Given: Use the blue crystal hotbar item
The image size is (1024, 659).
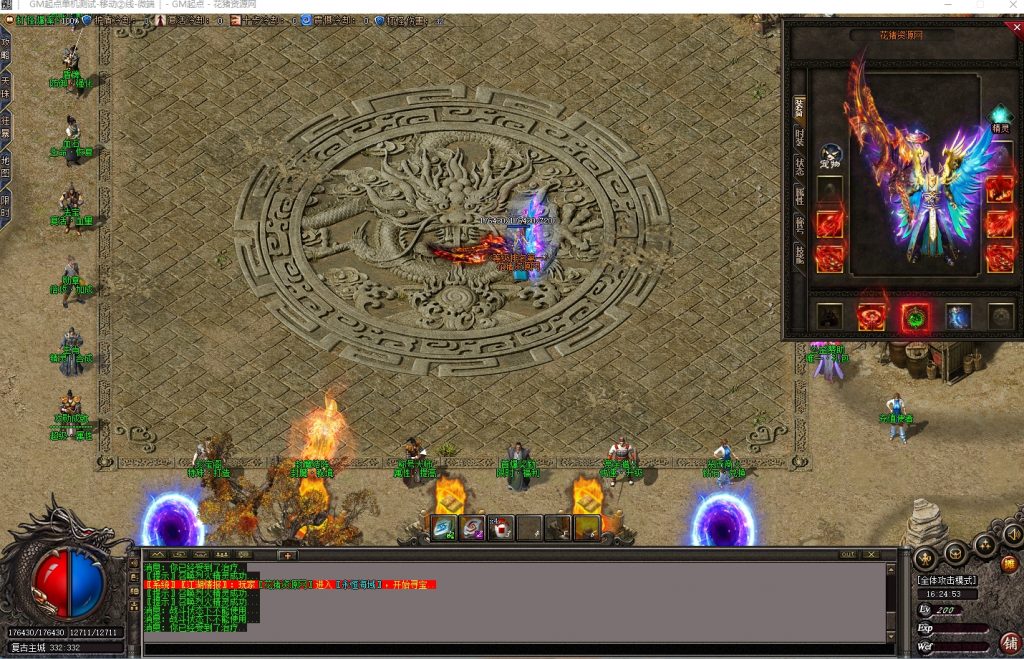Looking at the screenshot, I should click(x=445, y=527).
